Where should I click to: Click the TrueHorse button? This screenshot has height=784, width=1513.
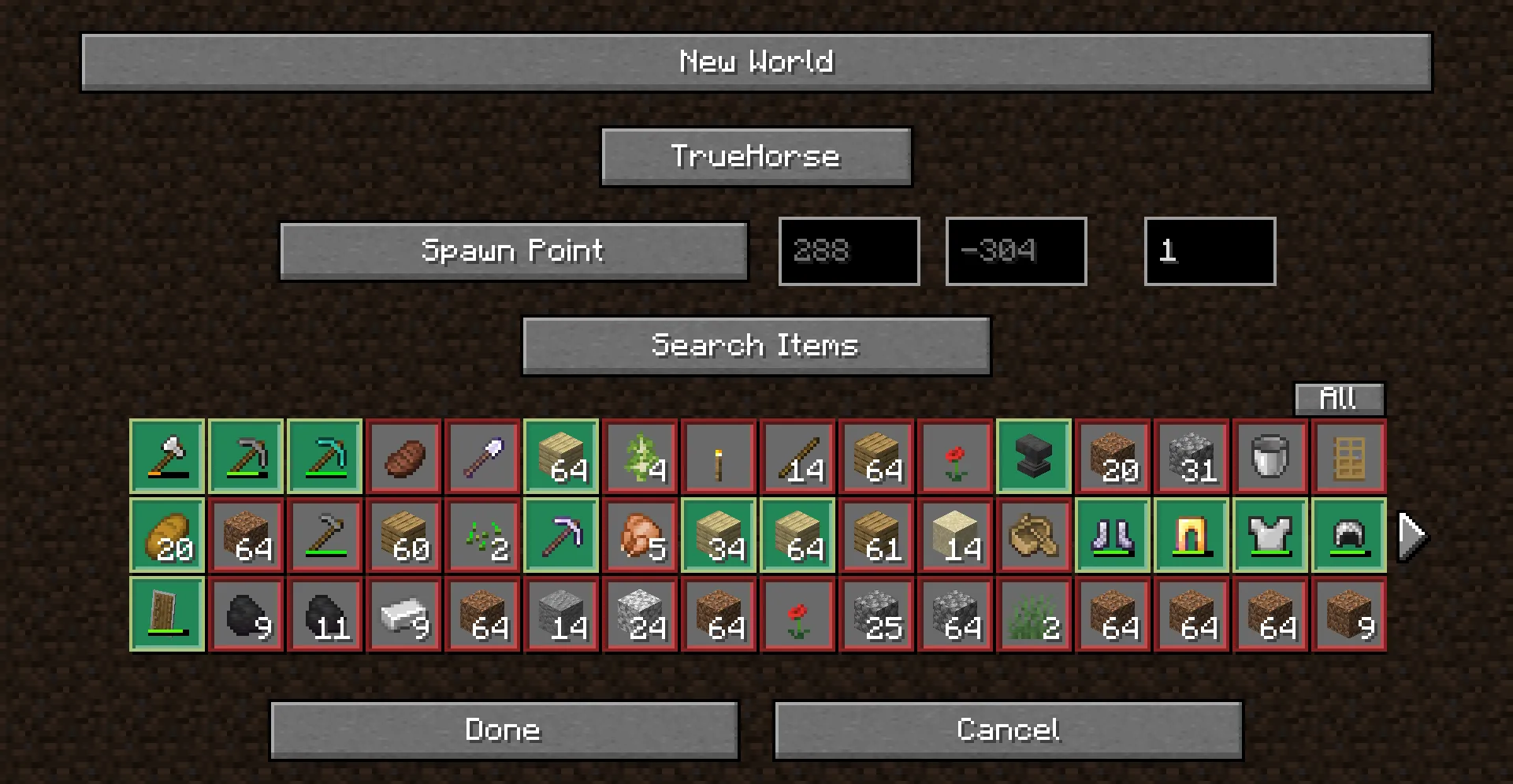click(755, 157)
